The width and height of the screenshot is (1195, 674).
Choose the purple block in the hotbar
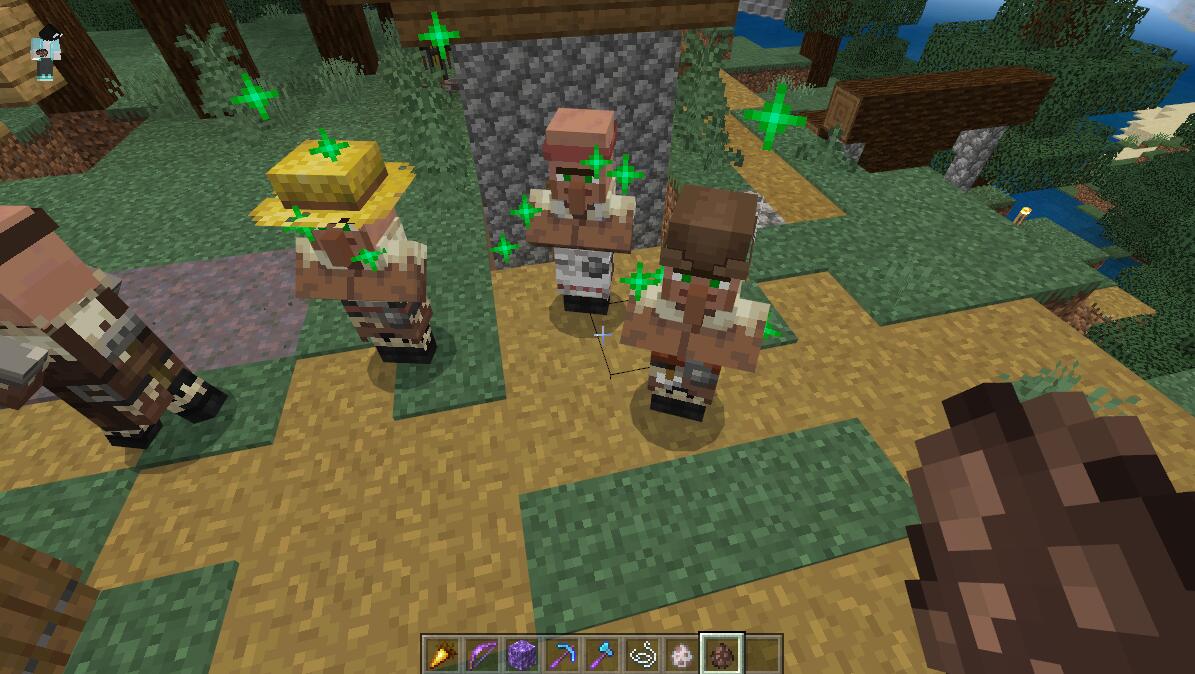point(521,654)
